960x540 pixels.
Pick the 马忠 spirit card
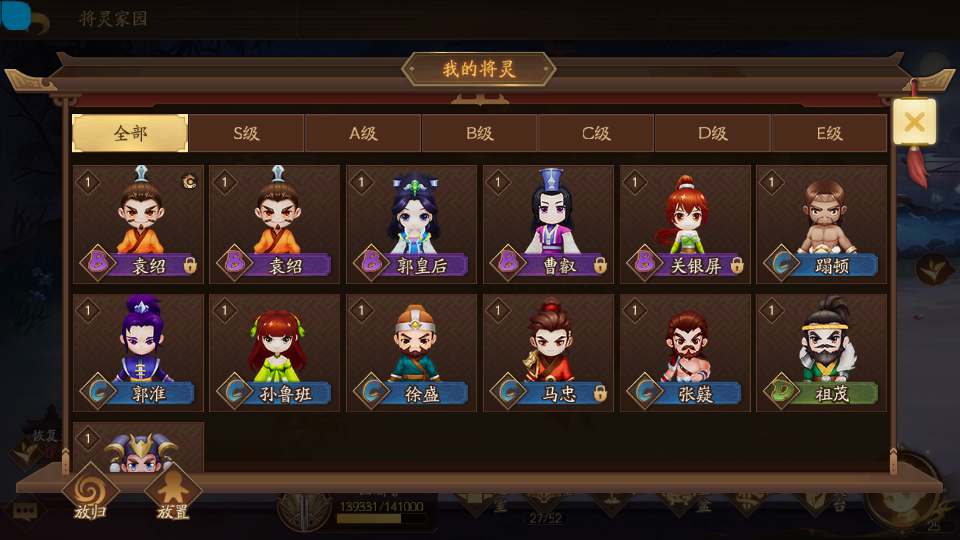point(548,352)
